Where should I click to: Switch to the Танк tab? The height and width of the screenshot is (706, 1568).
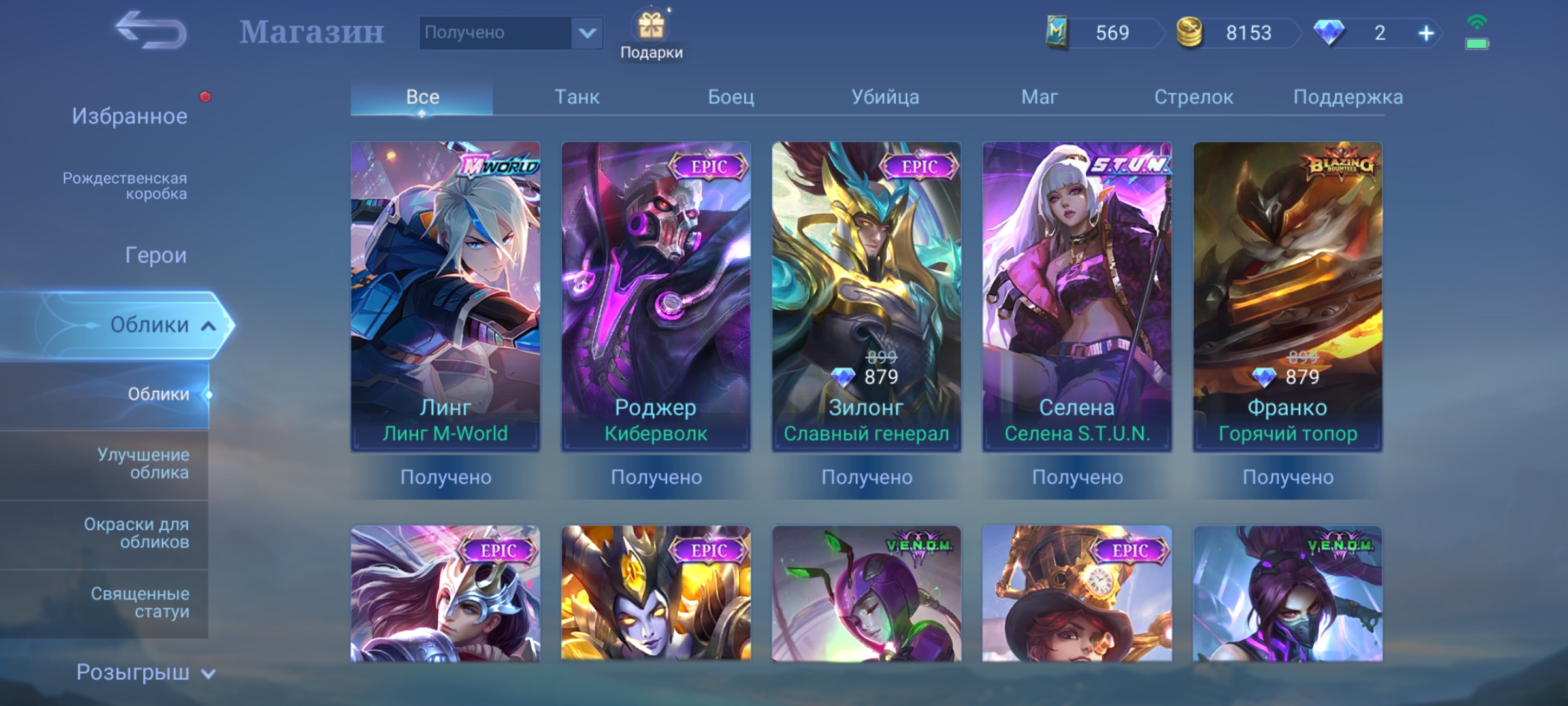pyautogui.click(x=576, y=97)
